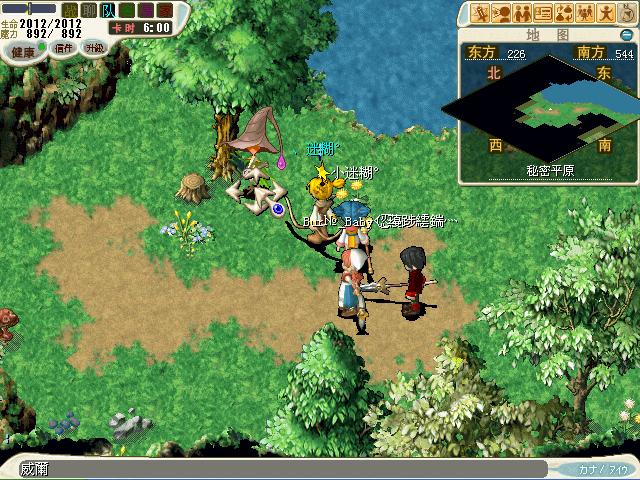The width and height of the screenshot is (640, 480).
Task: Click the pencil-and-paper icon in top toolbar
Action: 480,13
